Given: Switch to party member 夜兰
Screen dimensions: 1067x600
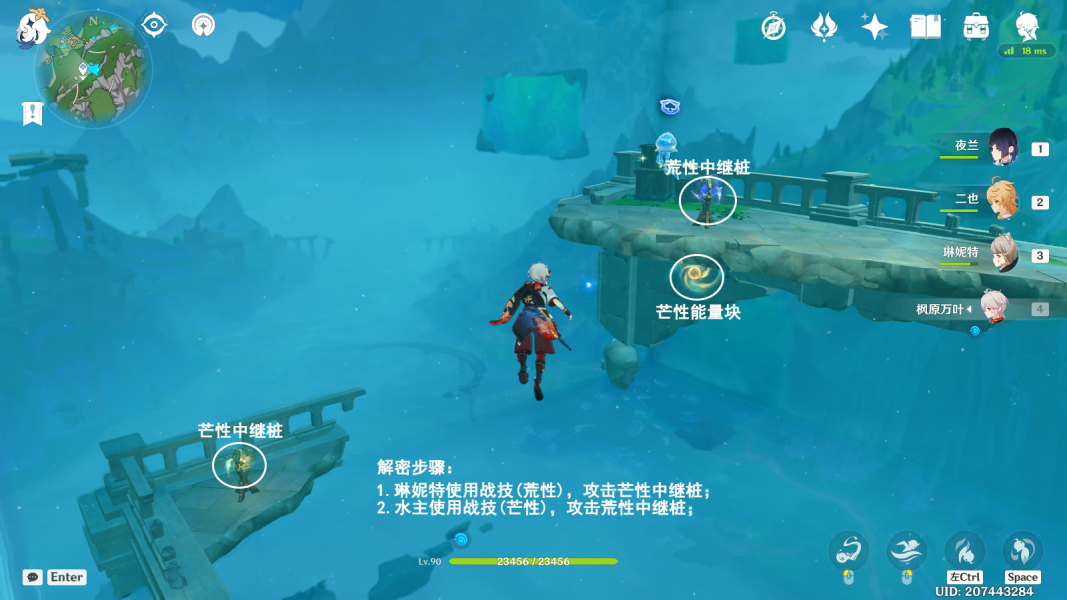Looking at the screenshot, I should point(1003,147).
